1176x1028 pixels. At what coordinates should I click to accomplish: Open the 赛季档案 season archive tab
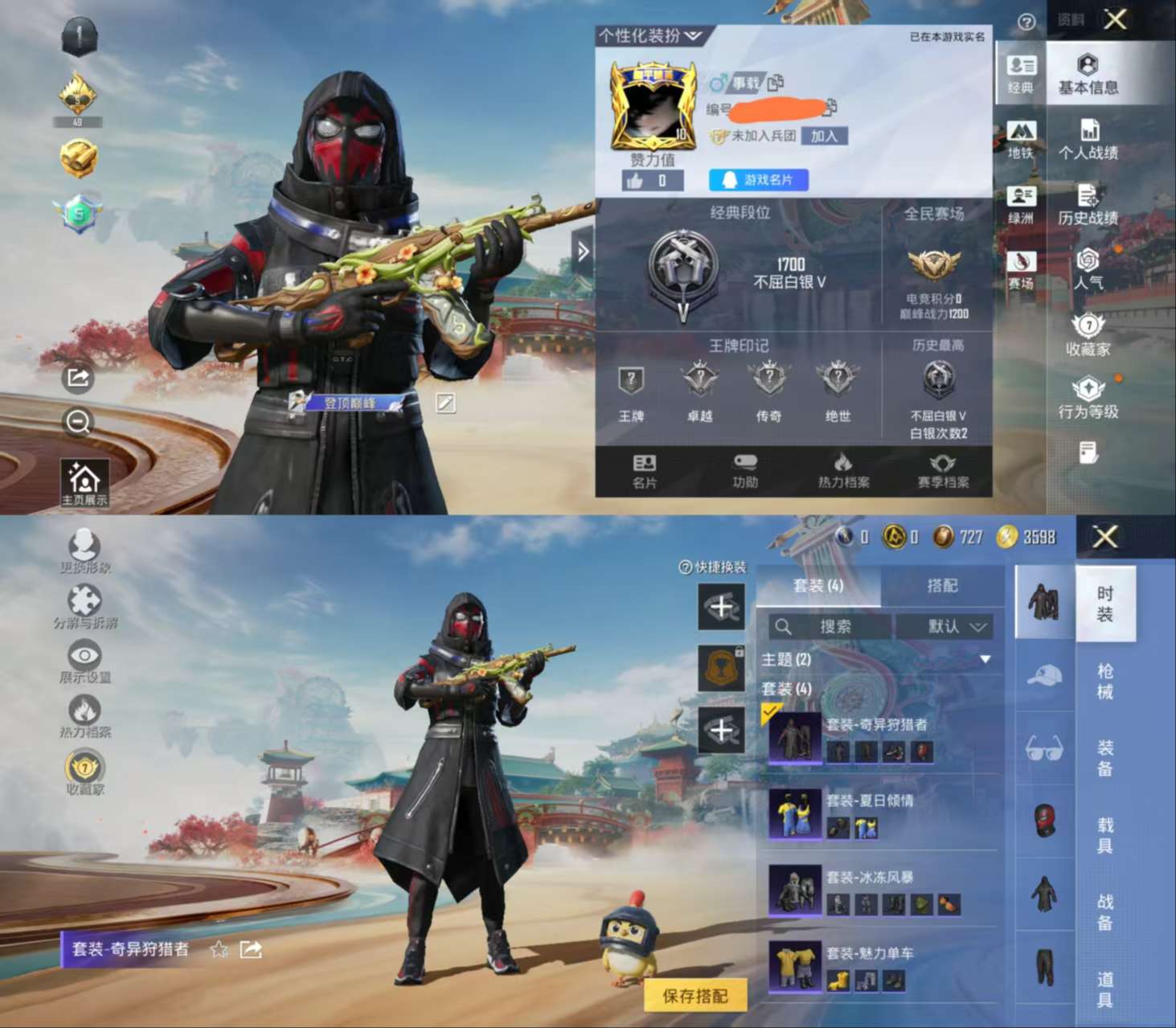tap(943, 470)
